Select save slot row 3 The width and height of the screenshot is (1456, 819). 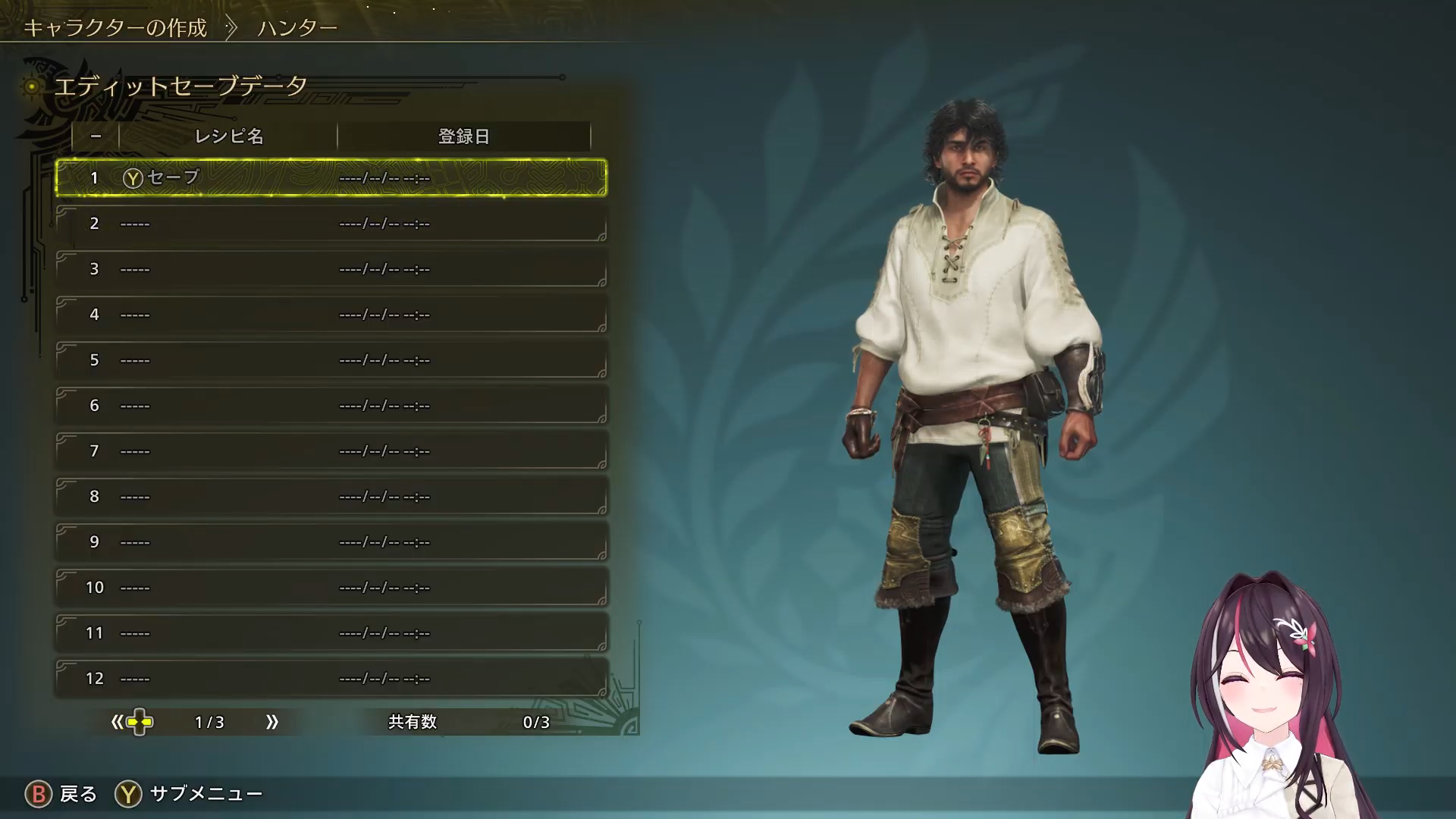pos(331,268)
